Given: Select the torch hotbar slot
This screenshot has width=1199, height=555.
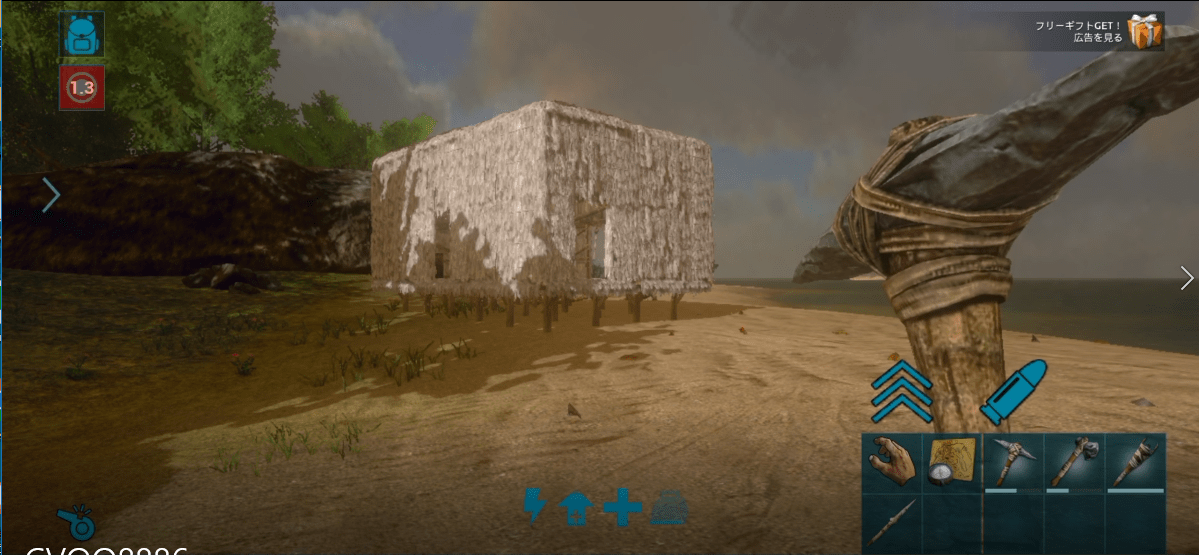Looking at the screenshot, I should tap(1135, 463).
